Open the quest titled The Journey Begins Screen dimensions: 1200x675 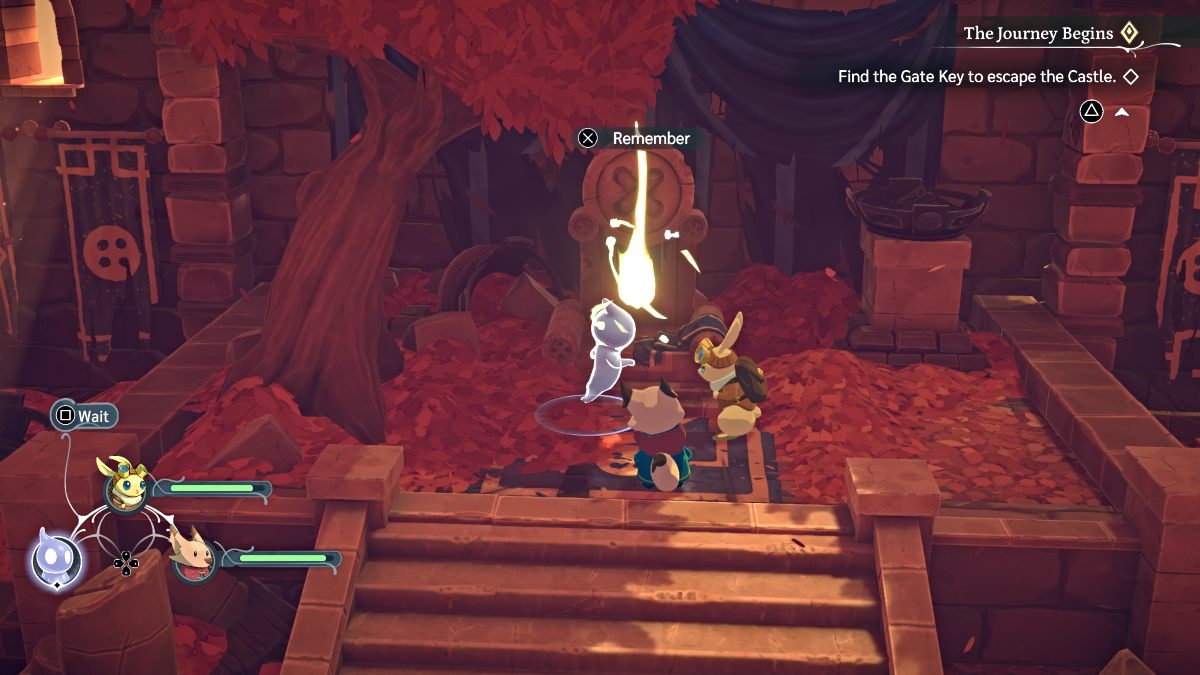[1038, 34]
